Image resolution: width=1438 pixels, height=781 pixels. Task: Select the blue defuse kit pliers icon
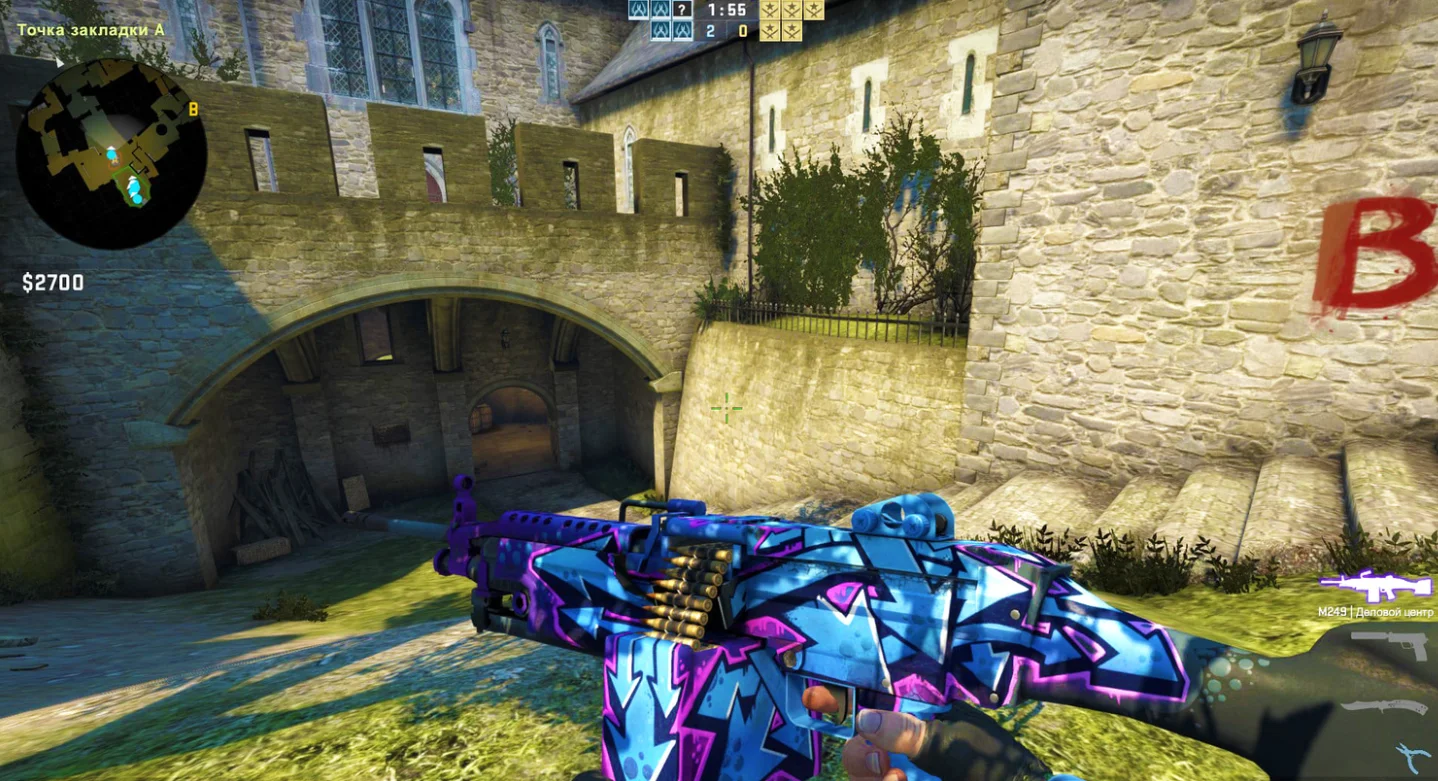[1412, 755]
